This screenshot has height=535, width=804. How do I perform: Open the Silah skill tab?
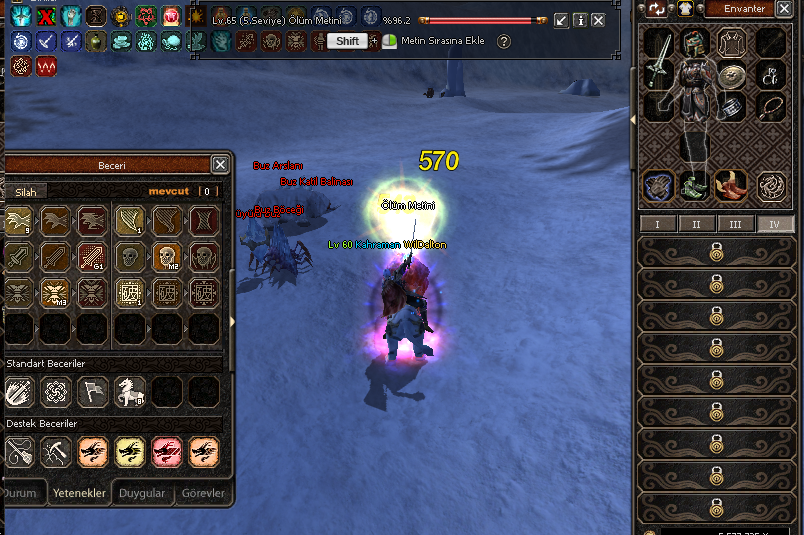point(24,191)
